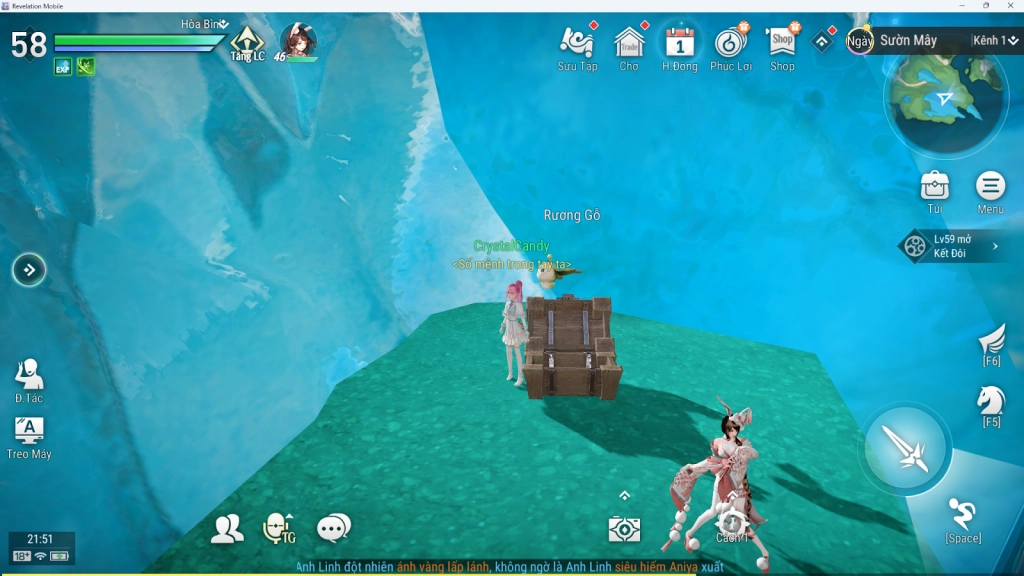The width and height of the screenshot is (1024, 576).
Task: Open the H.Động activities calendar
Action: tap(680, 43)
